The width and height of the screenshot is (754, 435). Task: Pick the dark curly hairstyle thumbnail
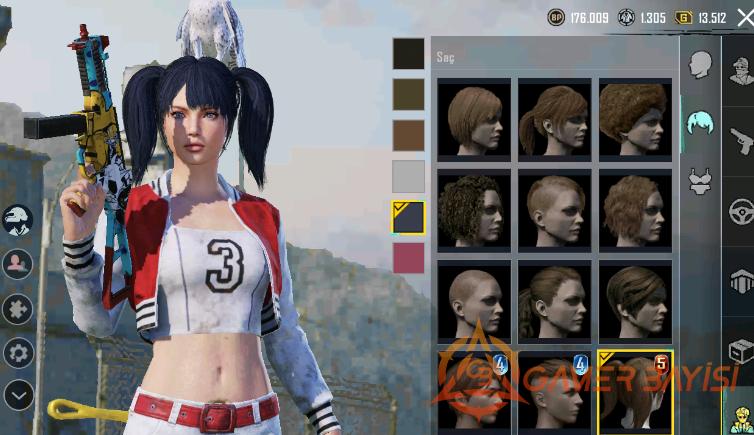tap(473, 208)
